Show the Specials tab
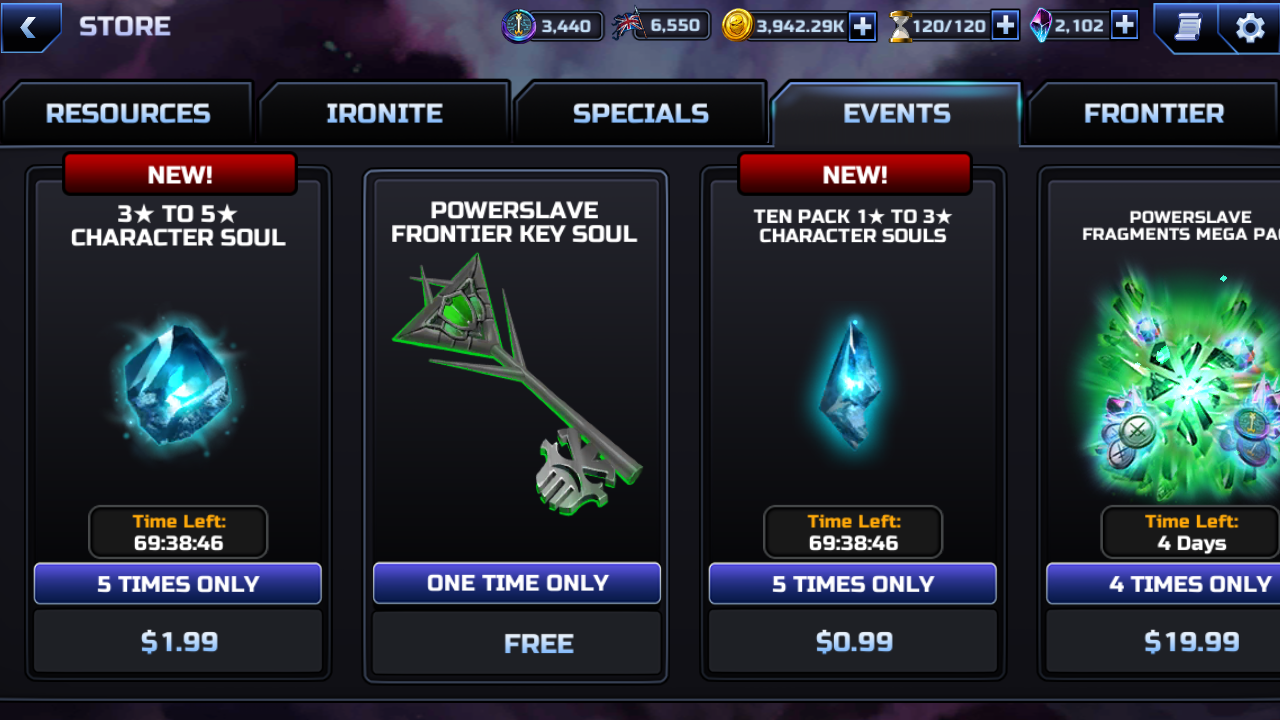1280x720 pixels. pos(640,114)
